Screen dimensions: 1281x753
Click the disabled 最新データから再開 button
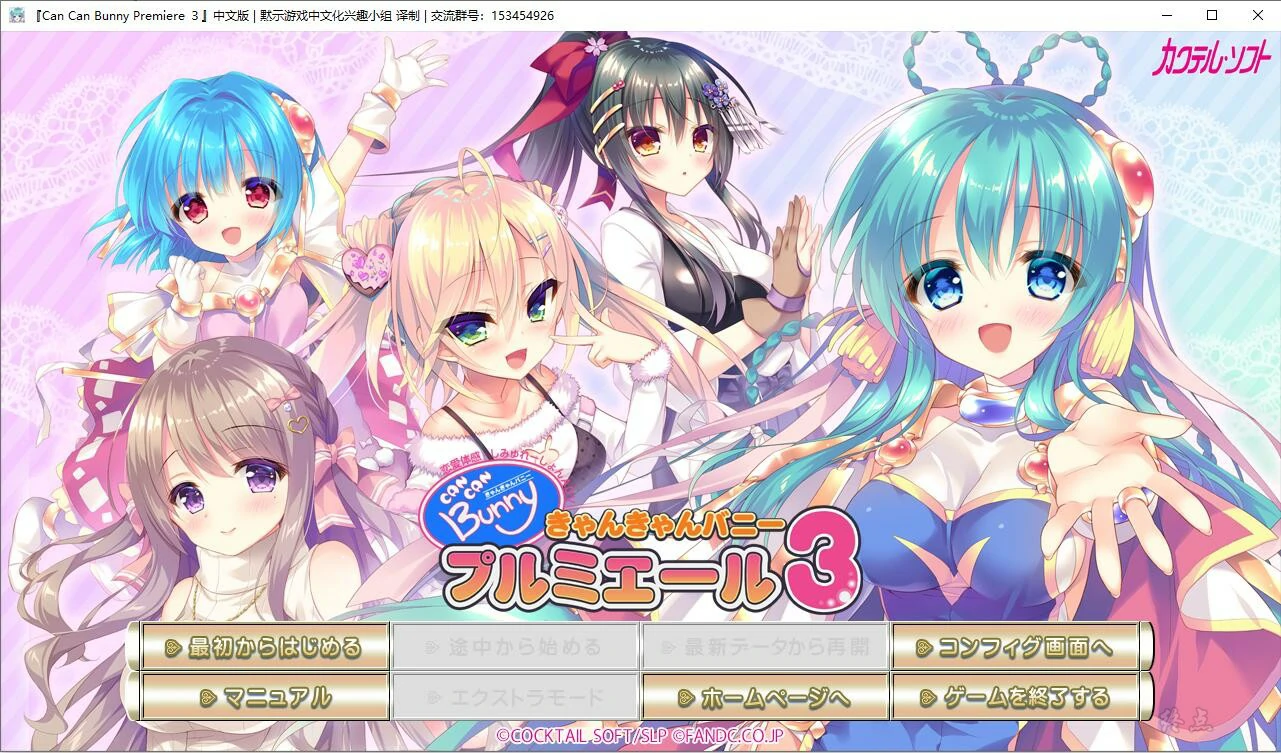tap(765, 647)
